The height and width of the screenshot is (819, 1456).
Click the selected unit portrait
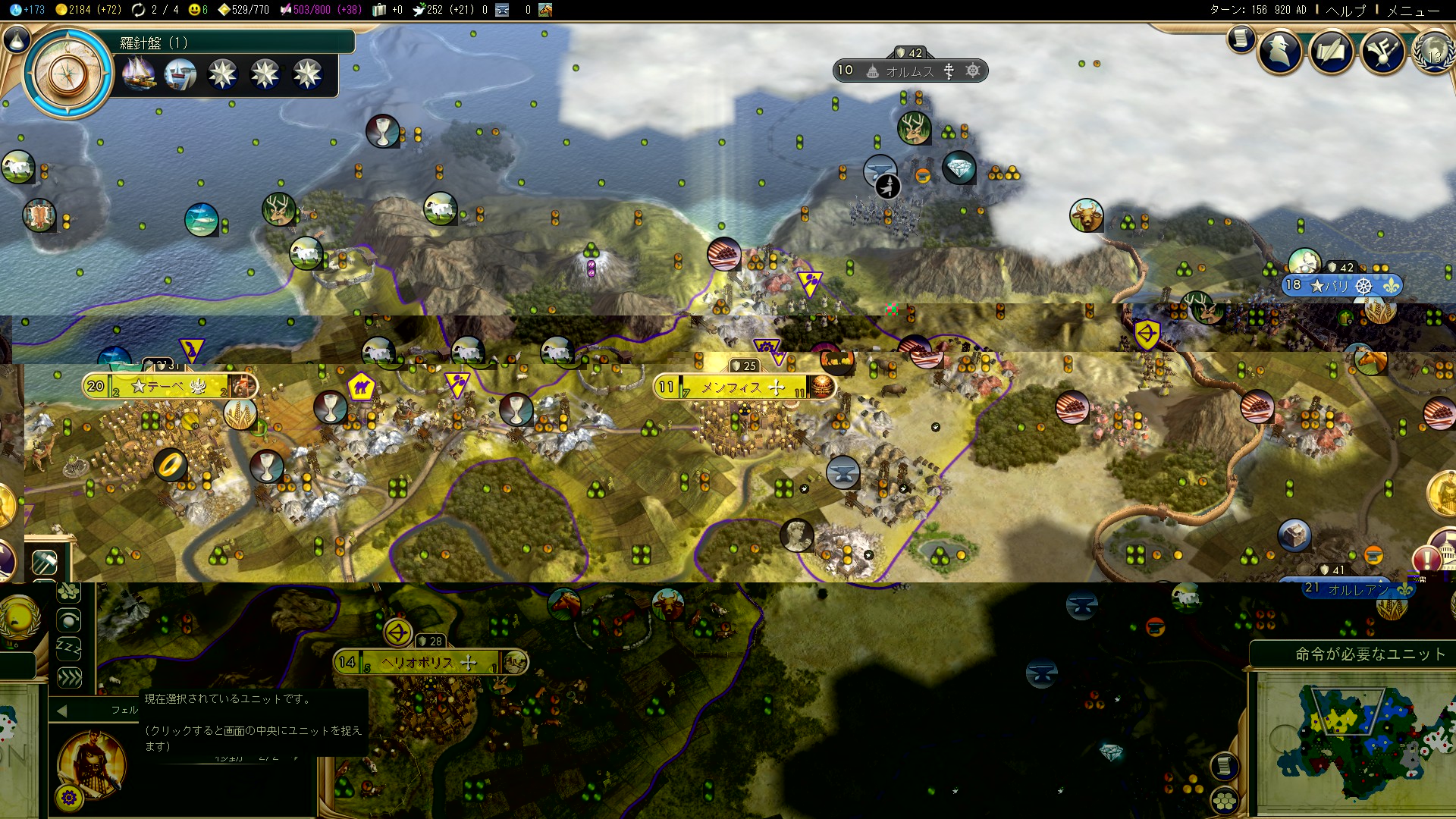click(92, 763)
